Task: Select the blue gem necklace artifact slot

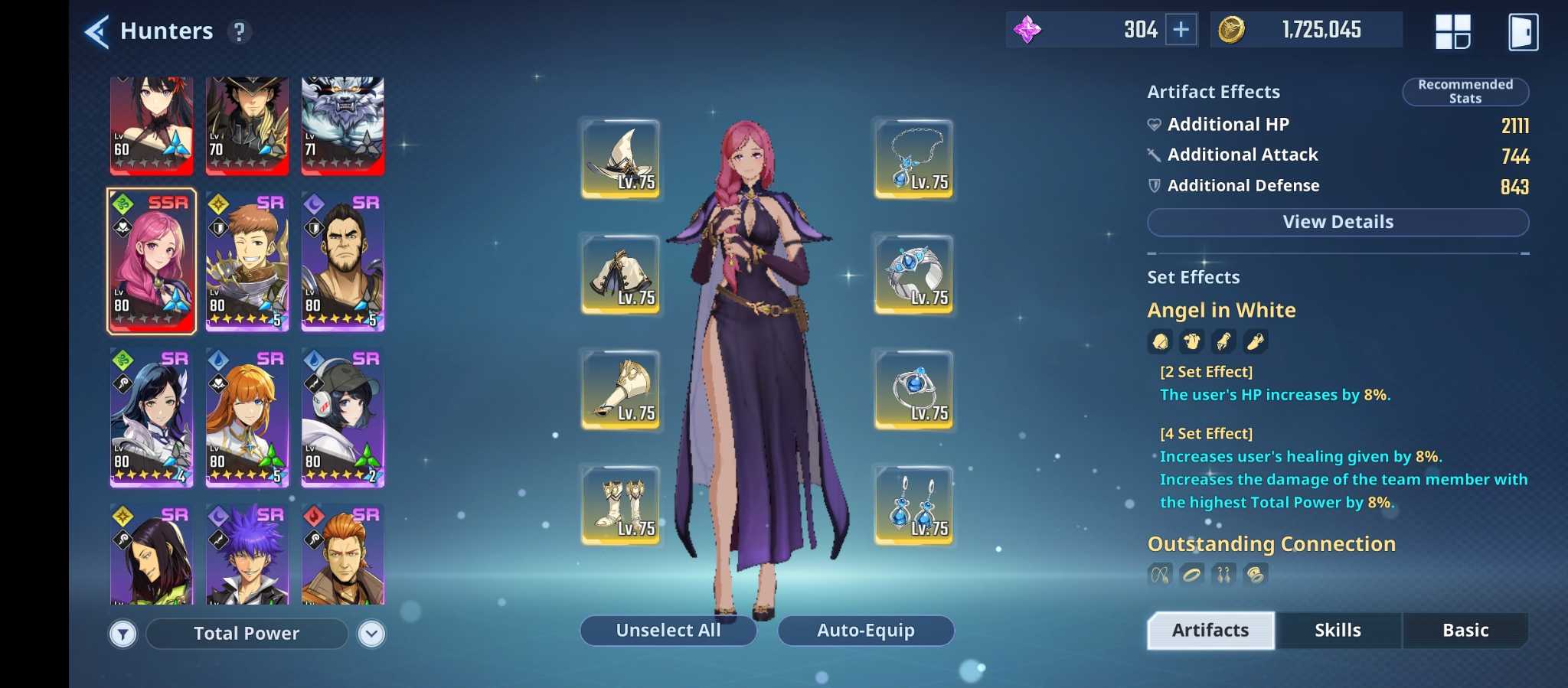Action: coord(914,158)
